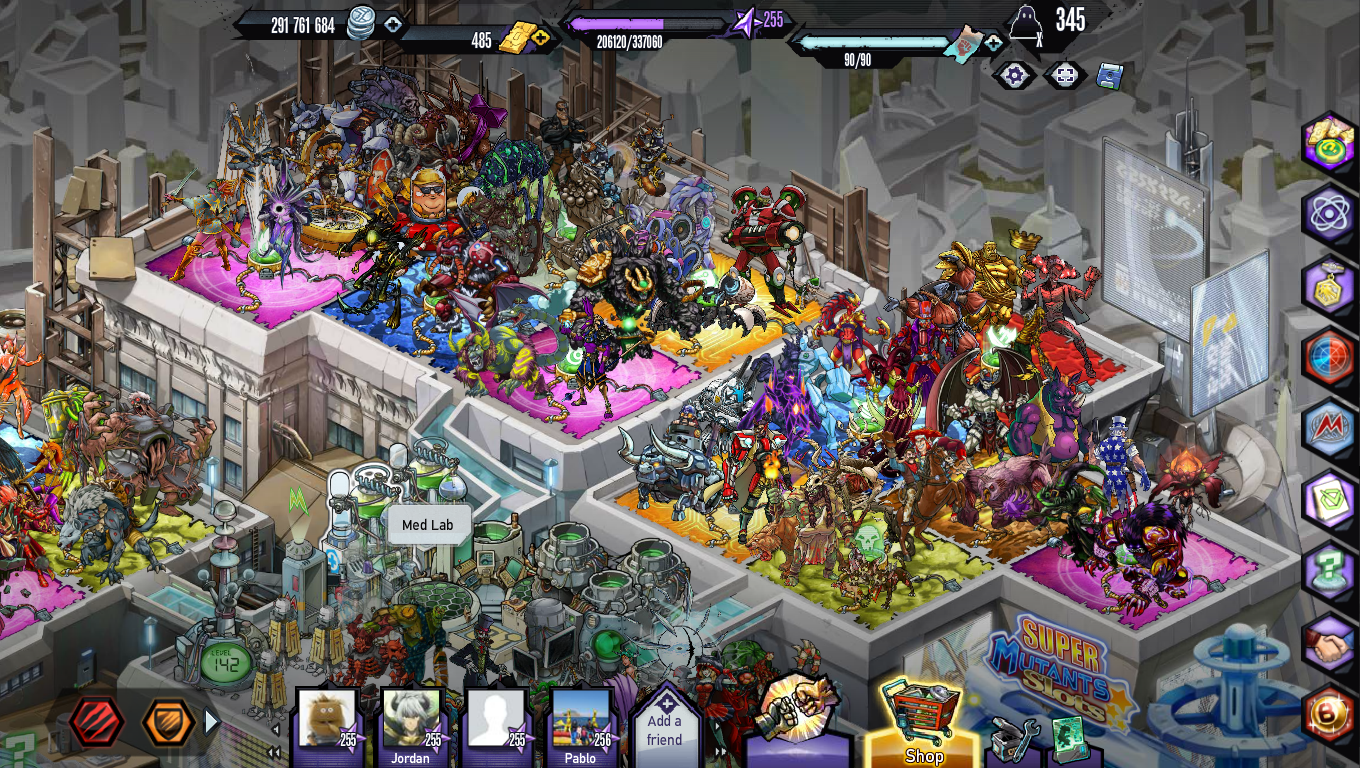Image resolution: width=1360 pixels, height=768 pixels.
Task: Toggle fullscreen mode icon
Action: click(1066, 75)
